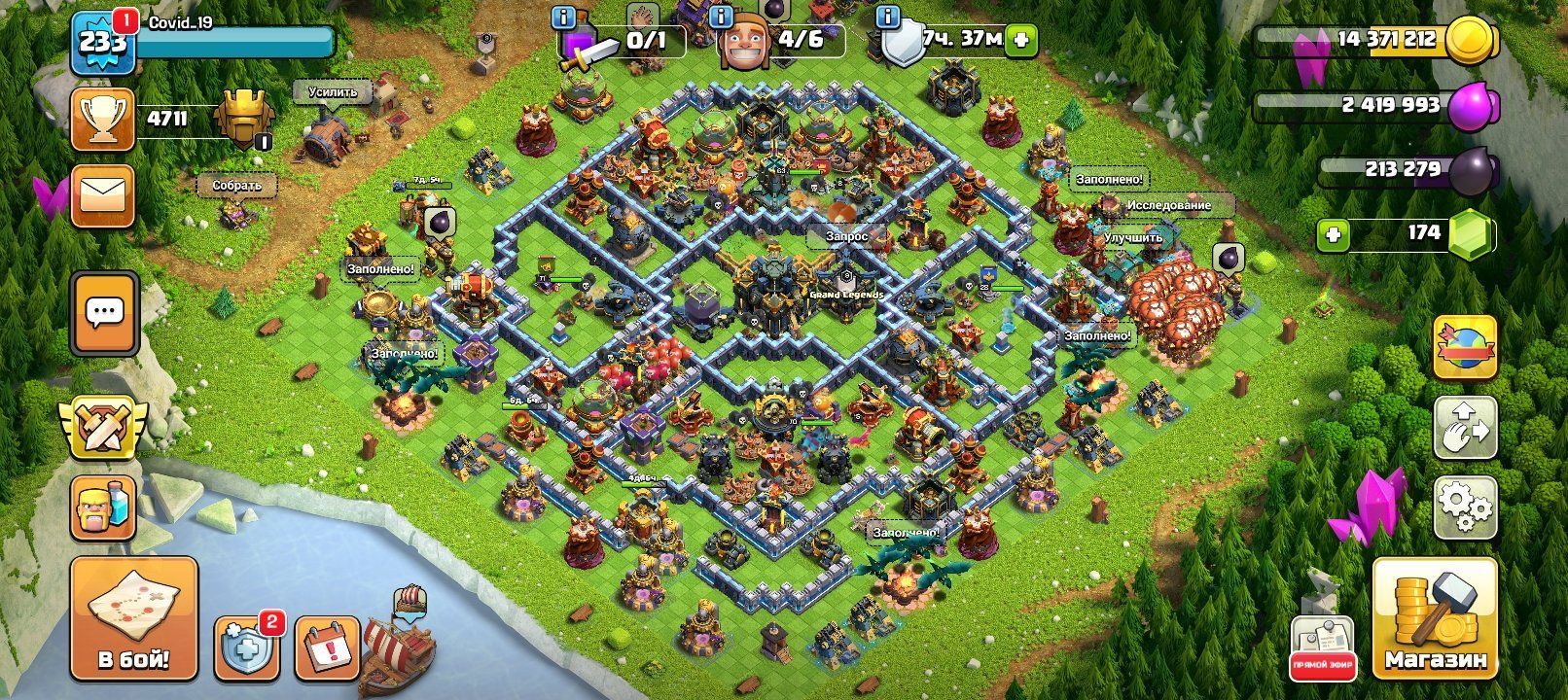The image size is (1568, 700).
Task: Open the shield protection log button
Action: tap(246, 647)
